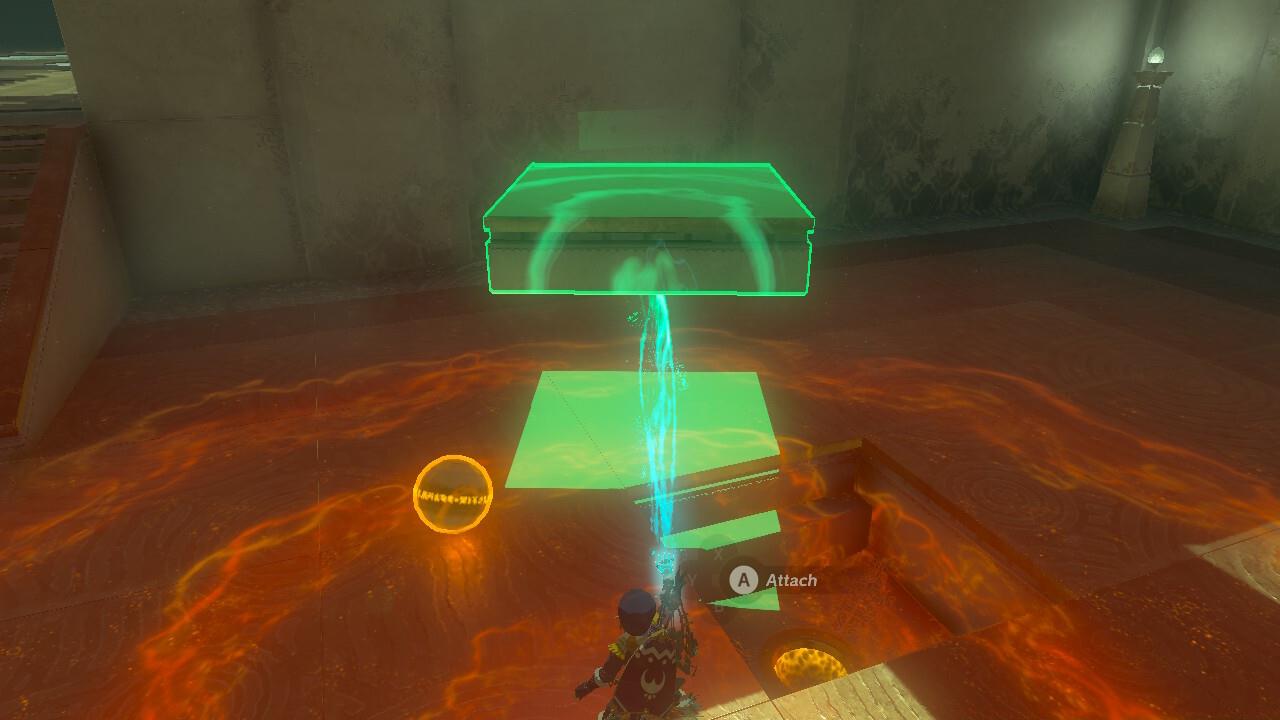Viewport: 1280px width, 720px height.
Task: Click the Y button prompt near Link
Action: 689,580
